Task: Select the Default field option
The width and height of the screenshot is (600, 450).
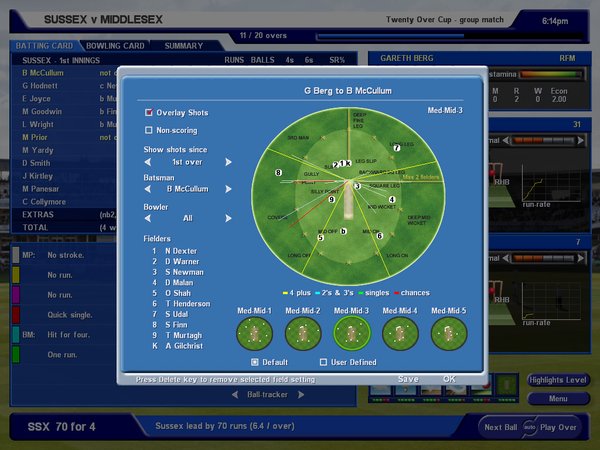Action: point(255,362)
